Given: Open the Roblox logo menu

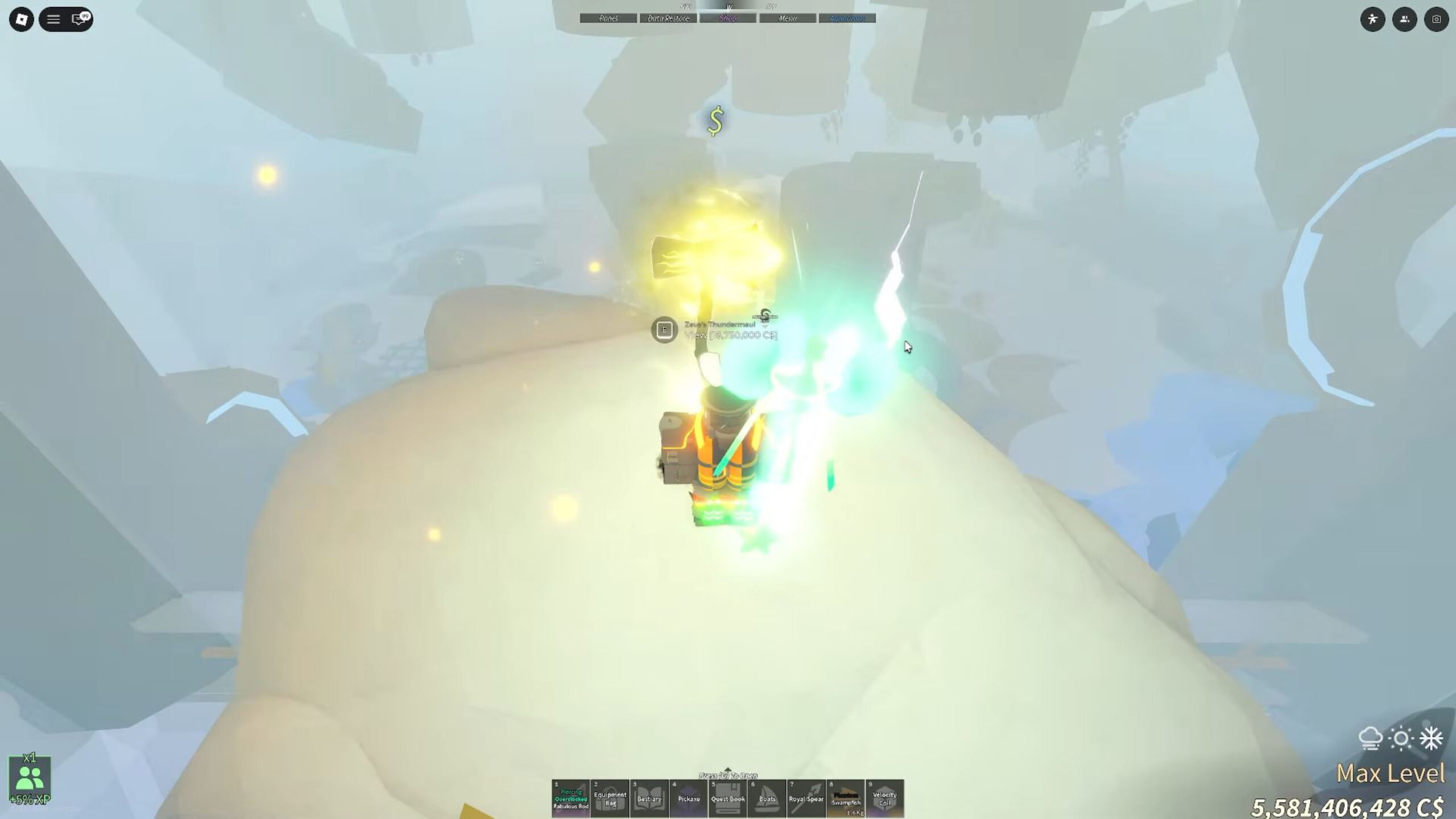Looking at the screenshot, I should coord(22,19).
